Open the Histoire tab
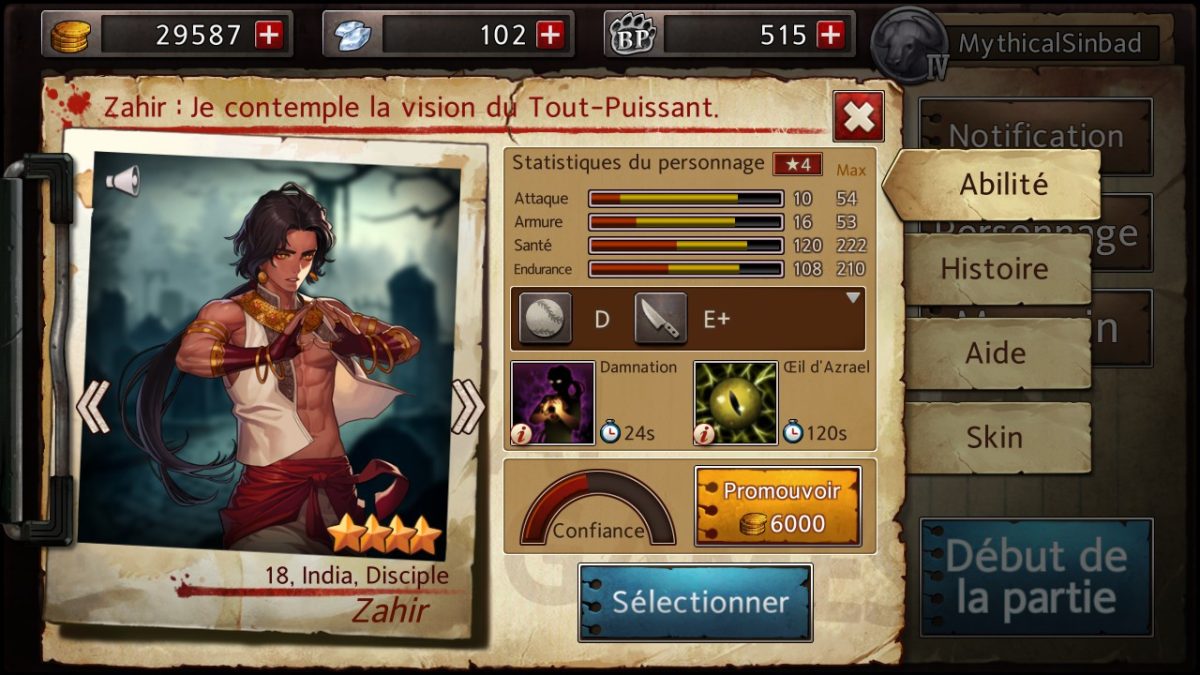 point(994,269)
